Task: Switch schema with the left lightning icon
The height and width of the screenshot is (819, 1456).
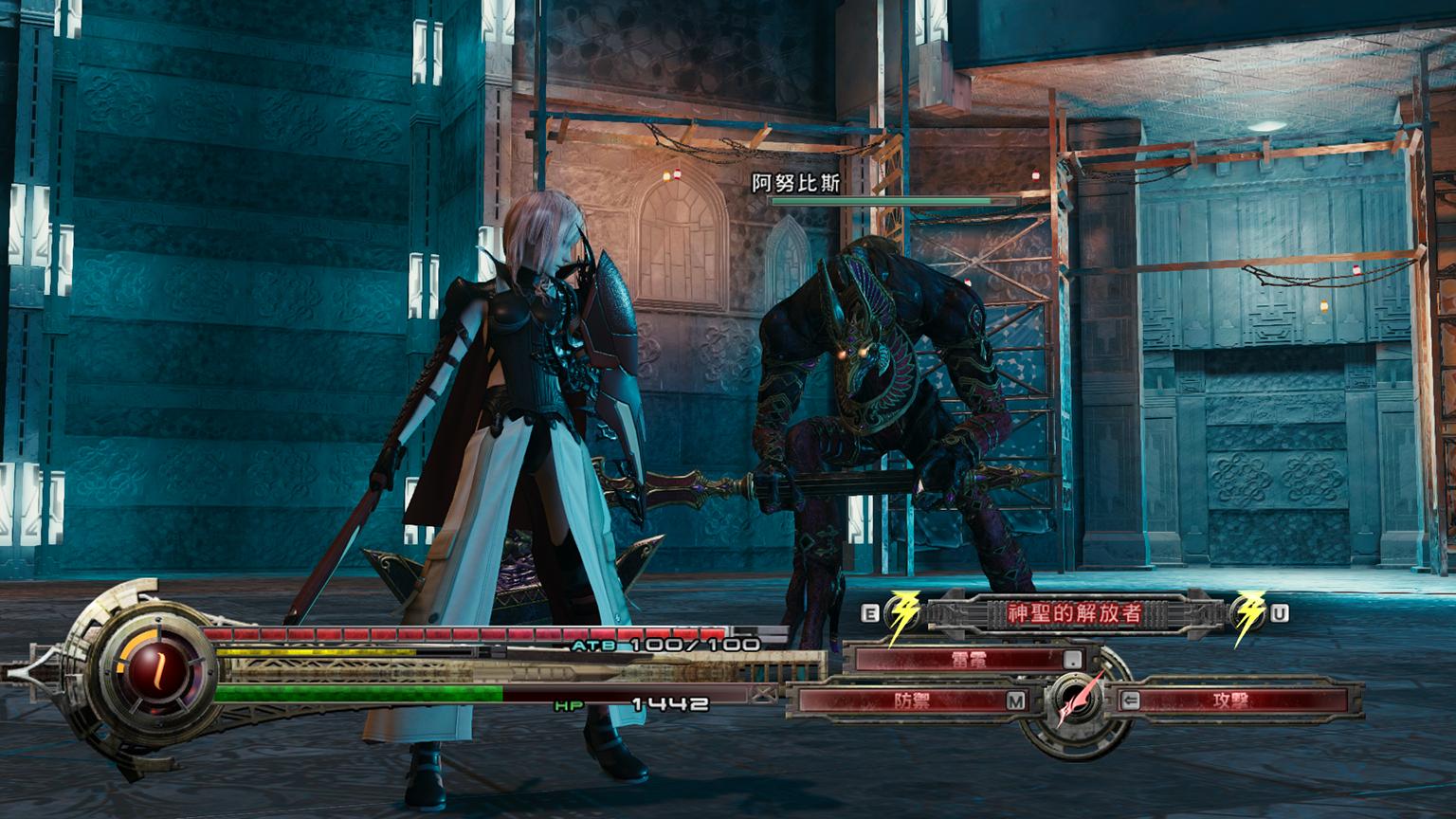Action: [903, 613]
